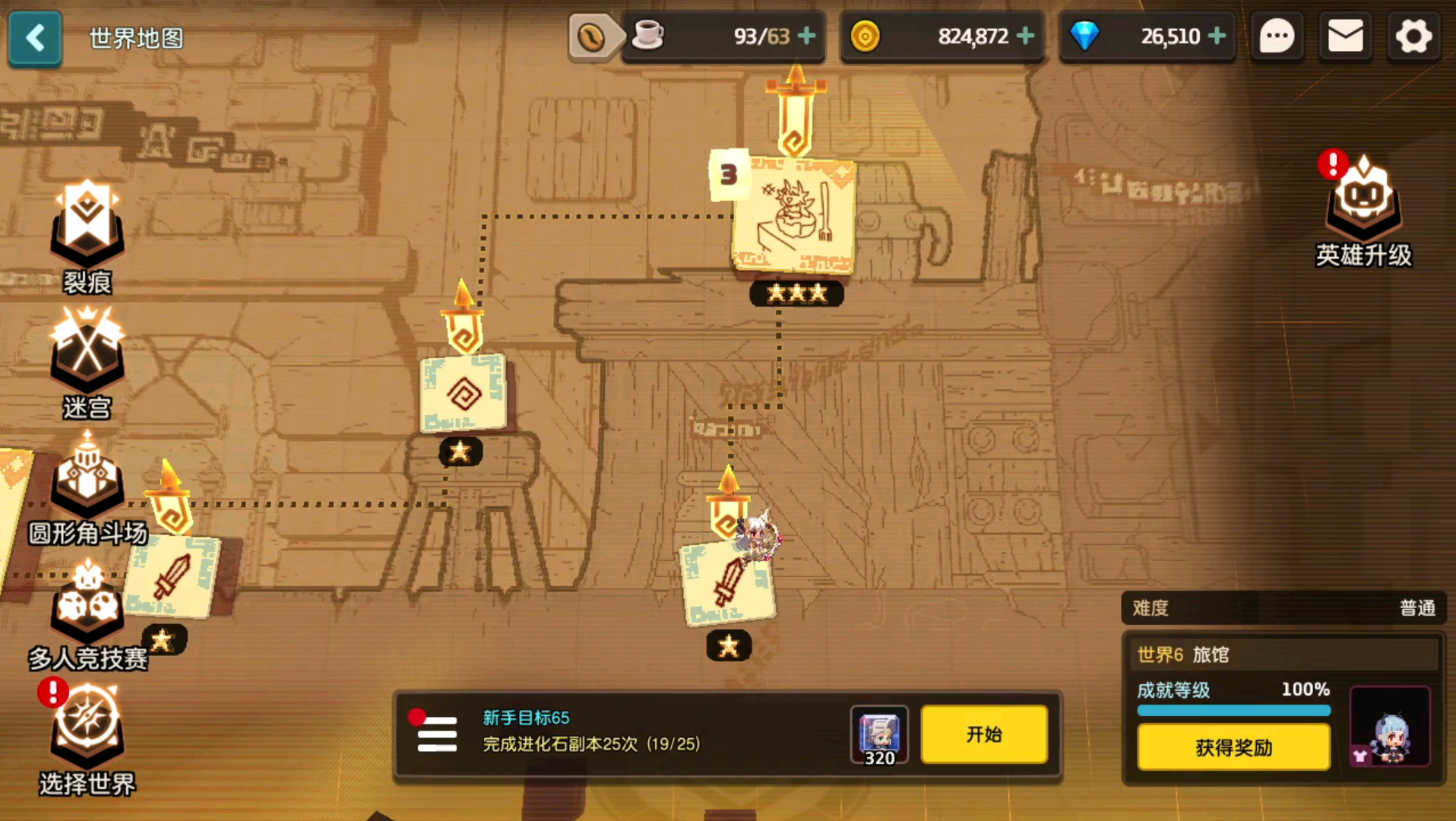Claim rewards with 获得奖励 button
Viewport: 1456px width, 821px height.
1233,747
